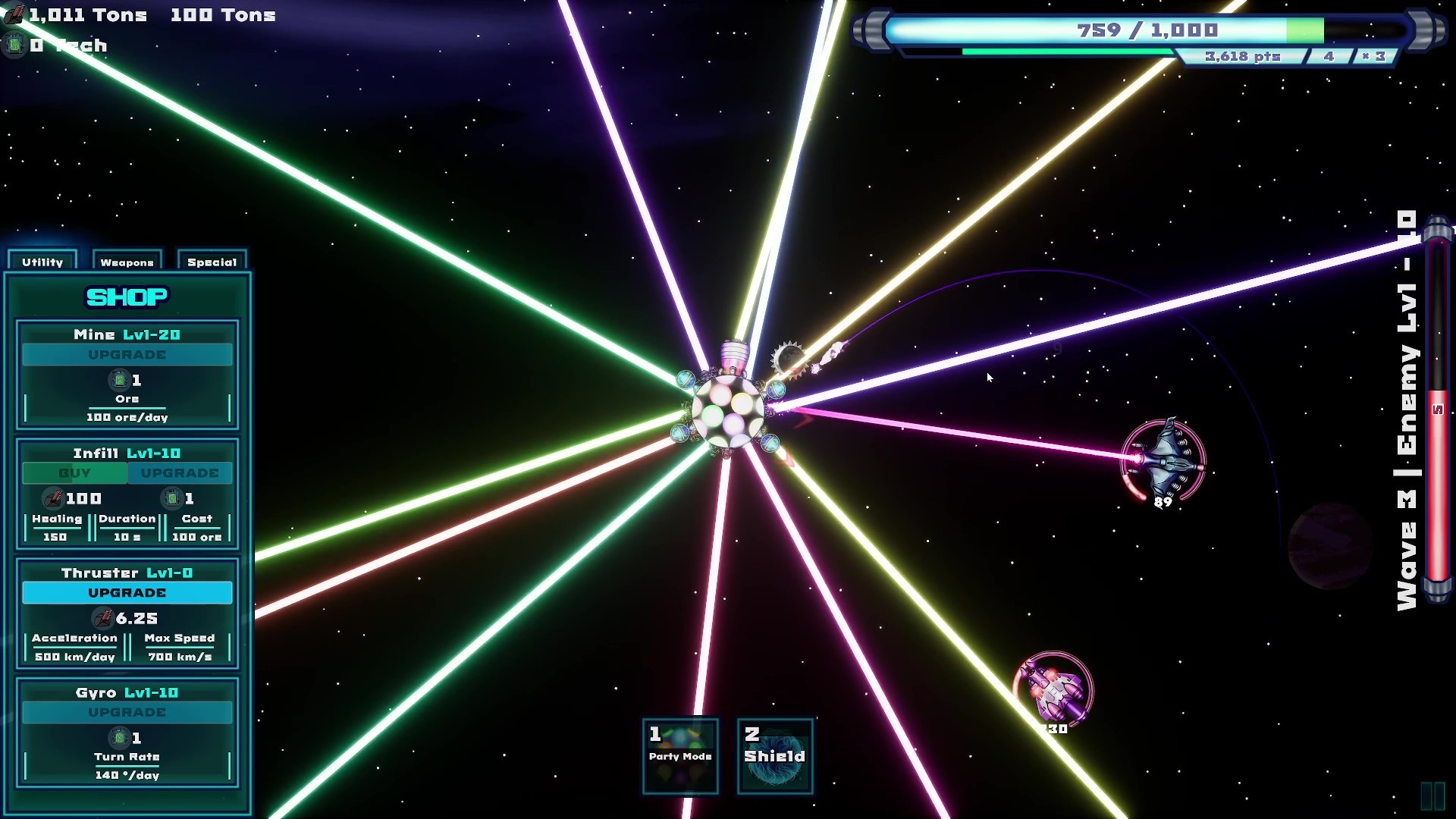The width and height of the screenshot is (1456, 819).
Task: Click the tech cost icon in Gyro panel
Action: point(119,738)
